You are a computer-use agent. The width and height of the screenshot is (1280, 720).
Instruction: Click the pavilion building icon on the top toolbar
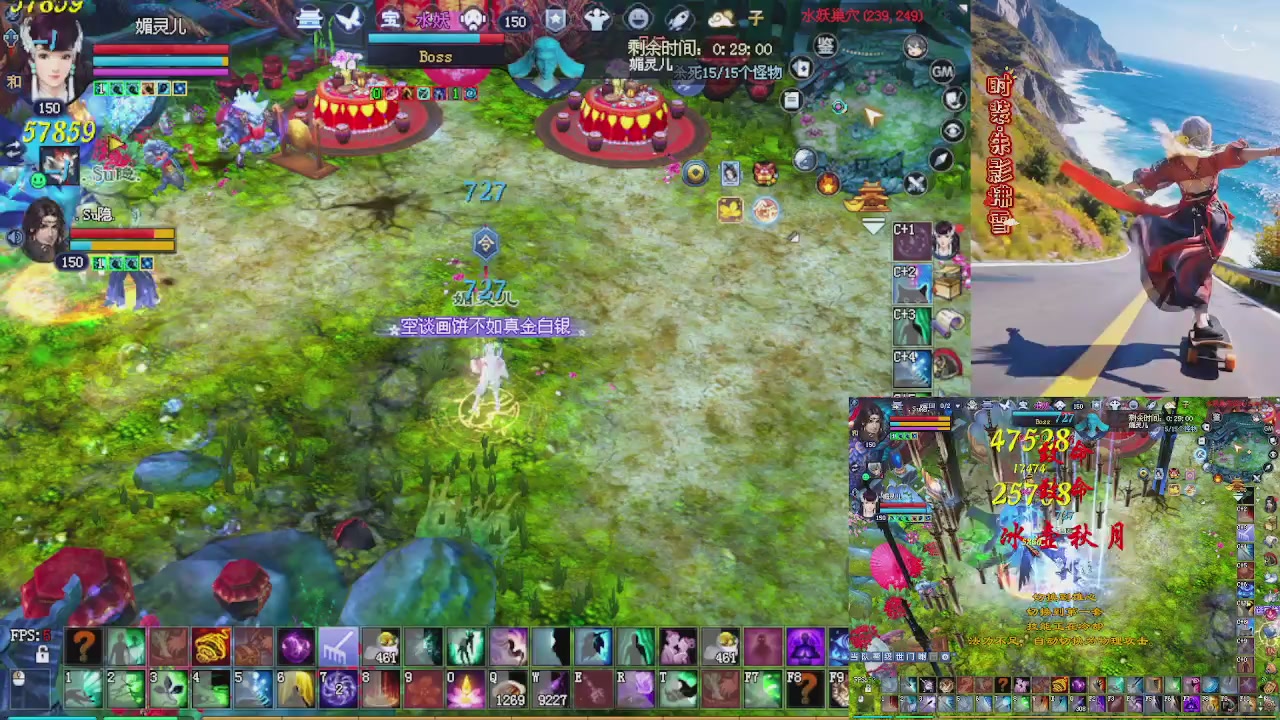click(x=308, y=20)
